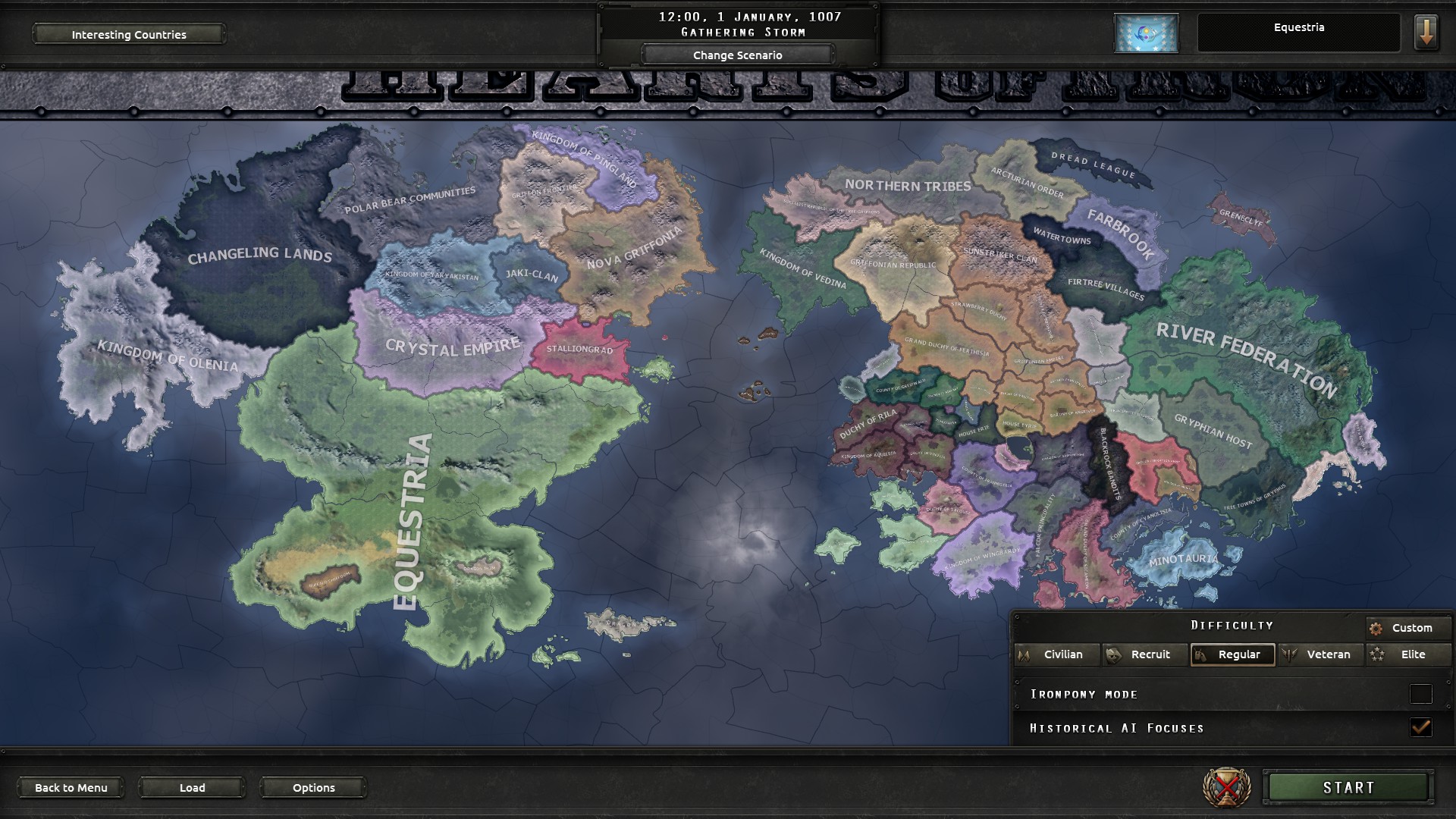This screenshot has width=1456, height=819.
Task: Switch difficulty from Regular to Veteran
Action: 1321,654
